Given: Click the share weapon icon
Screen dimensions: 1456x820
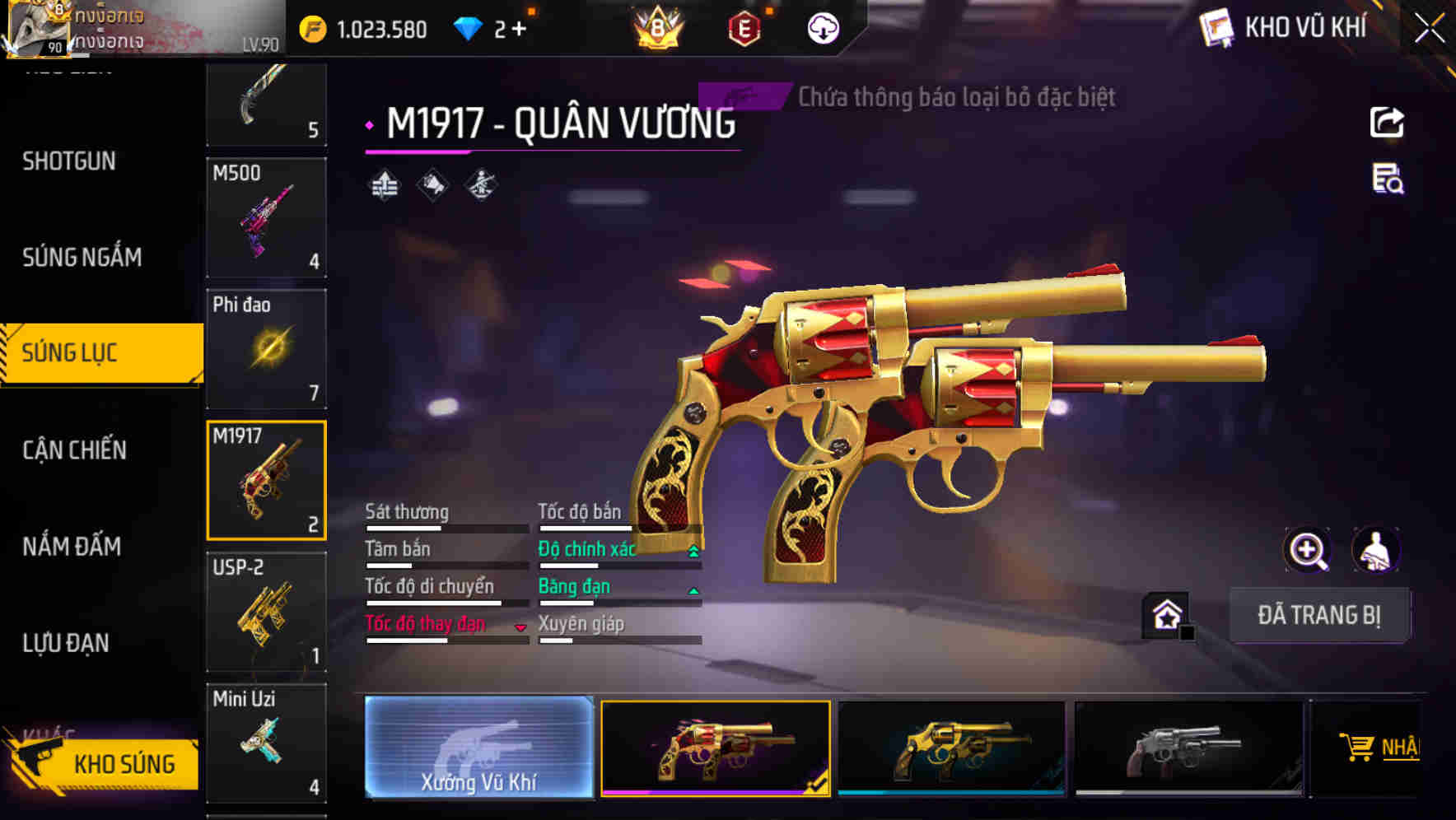Looking at the screenshot, I should pyautogui.click(x=1388, y=122).
